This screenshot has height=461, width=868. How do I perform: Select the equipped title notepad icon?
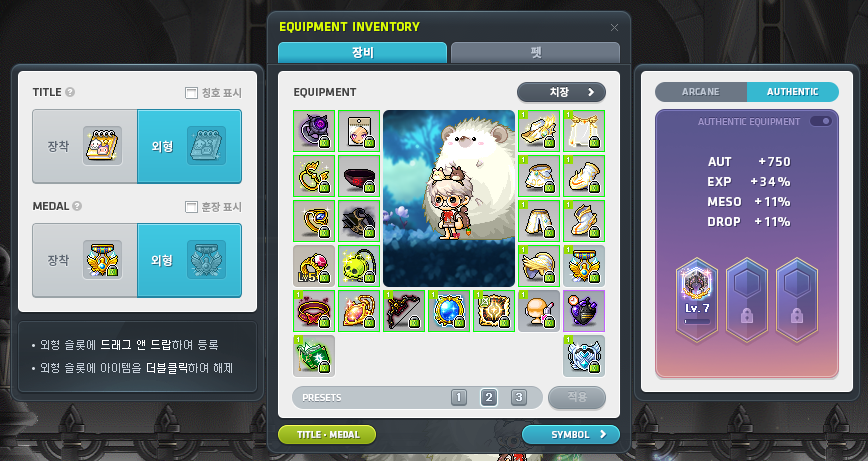102,146
